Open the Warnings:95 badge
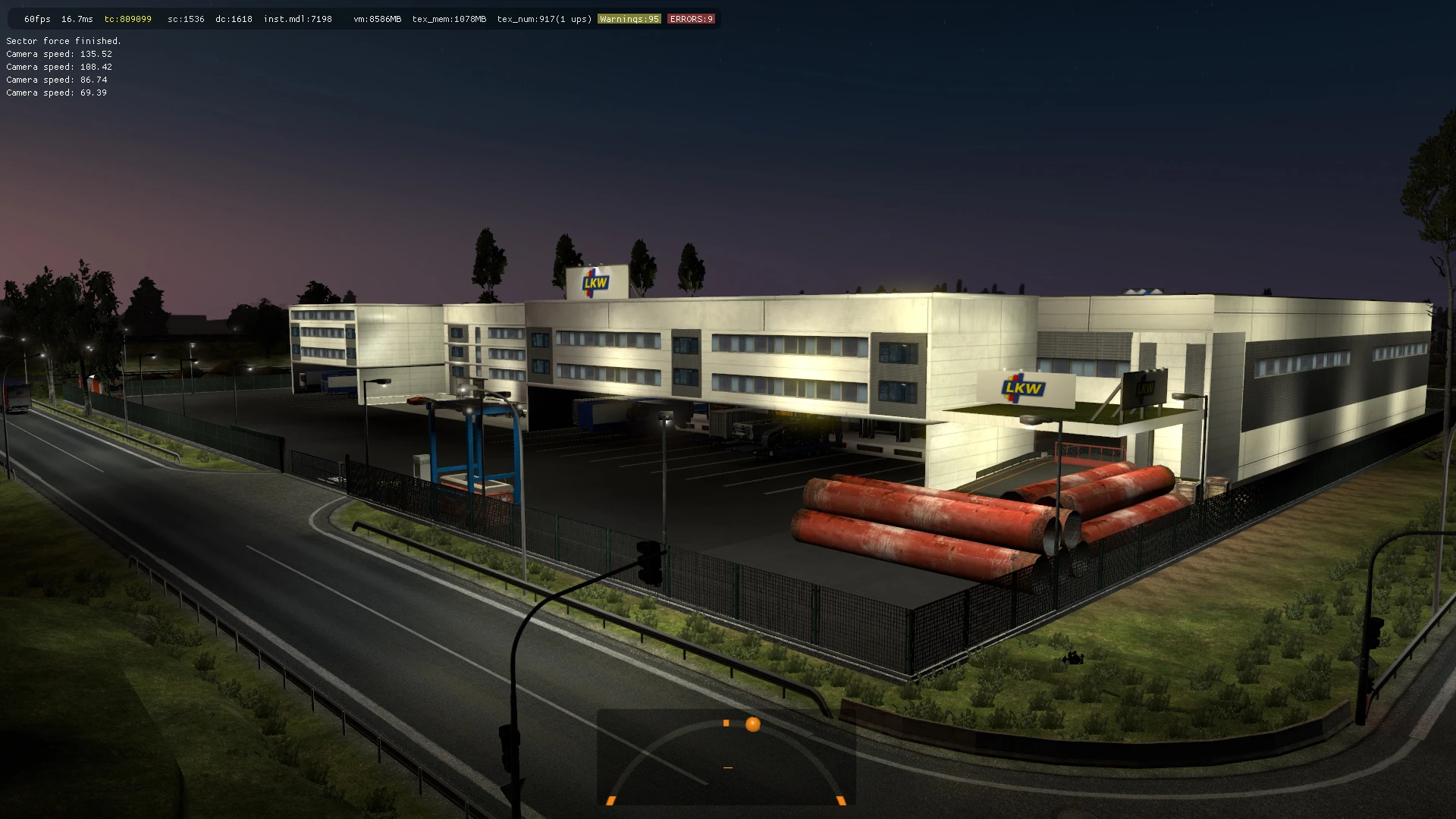1456x819 pixels. coord(629,18)
